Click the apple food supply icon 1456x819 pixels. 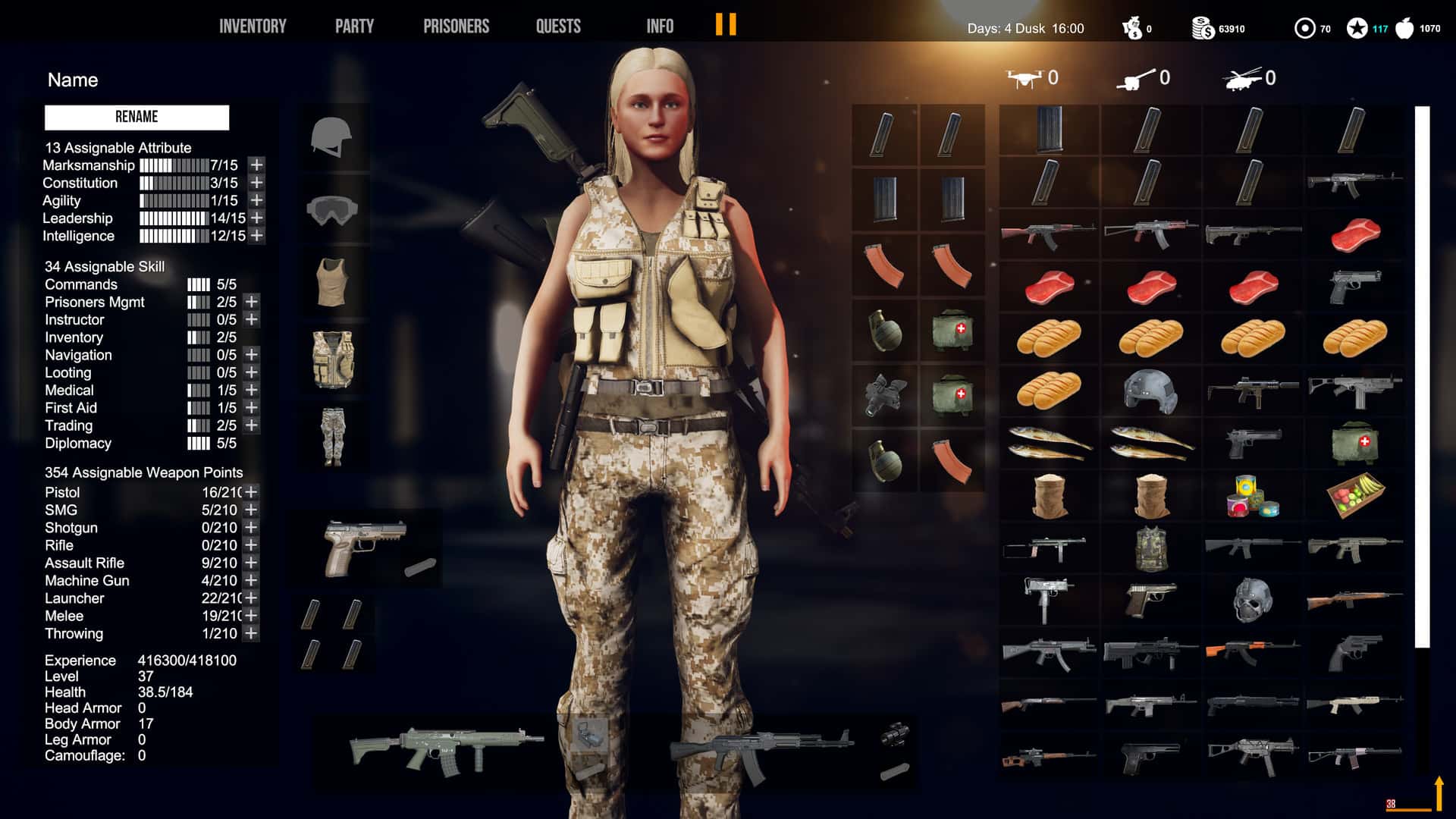point(1406,27)
